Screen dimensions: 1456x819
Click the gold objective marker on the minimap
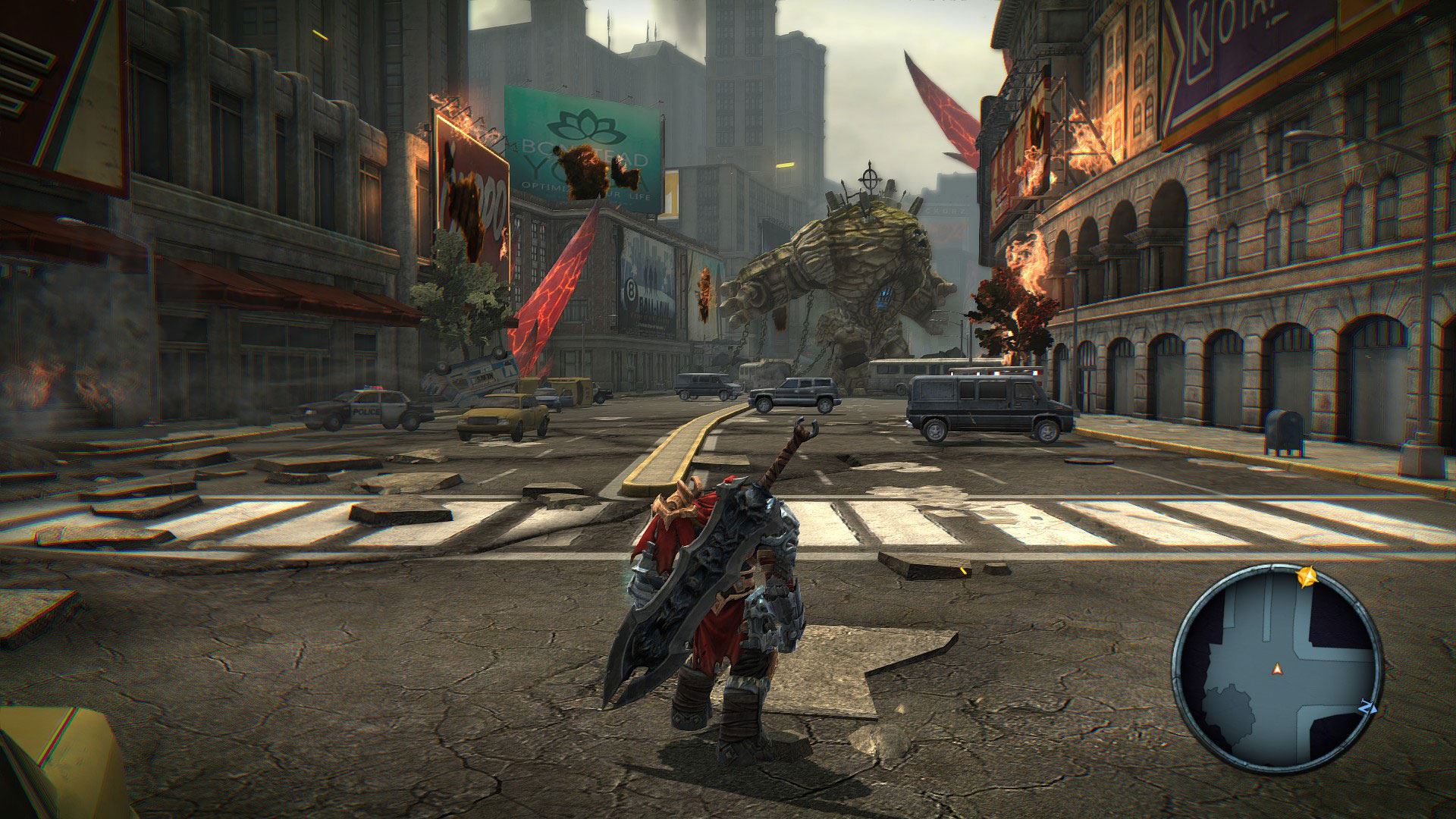(x=1307, y=578)
